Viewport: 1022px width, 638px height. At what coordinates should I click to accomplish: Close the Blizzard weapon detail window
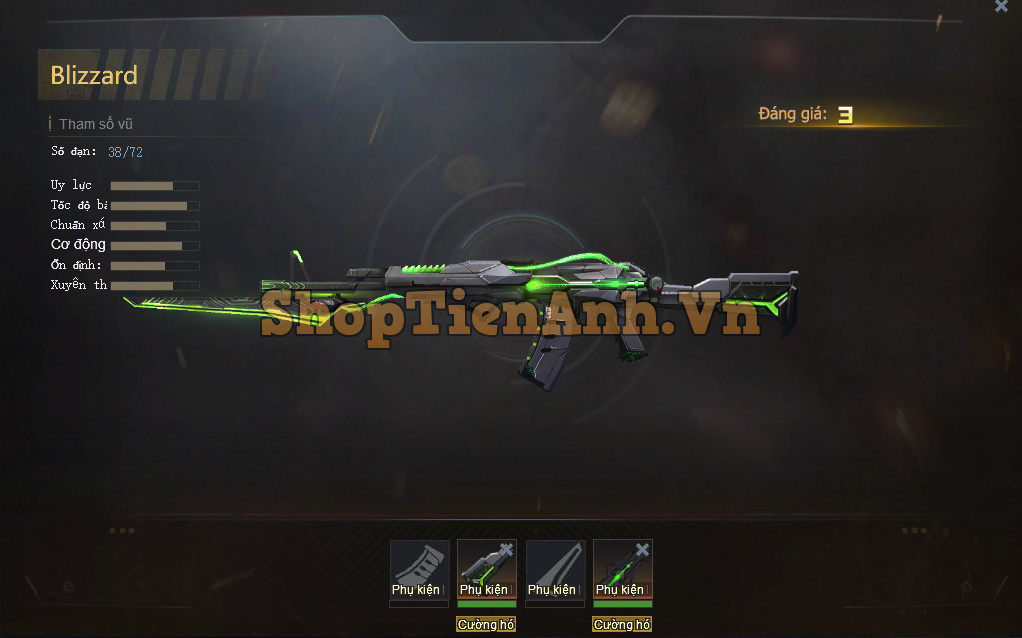(1001, 7)
